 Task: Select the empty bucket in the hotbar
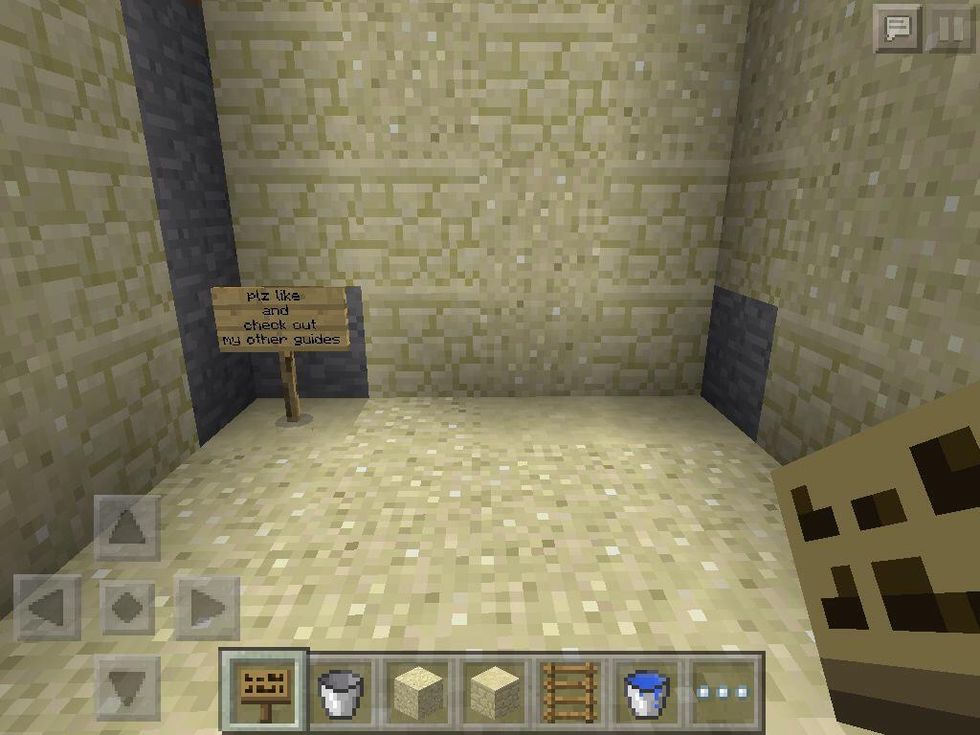342,690
